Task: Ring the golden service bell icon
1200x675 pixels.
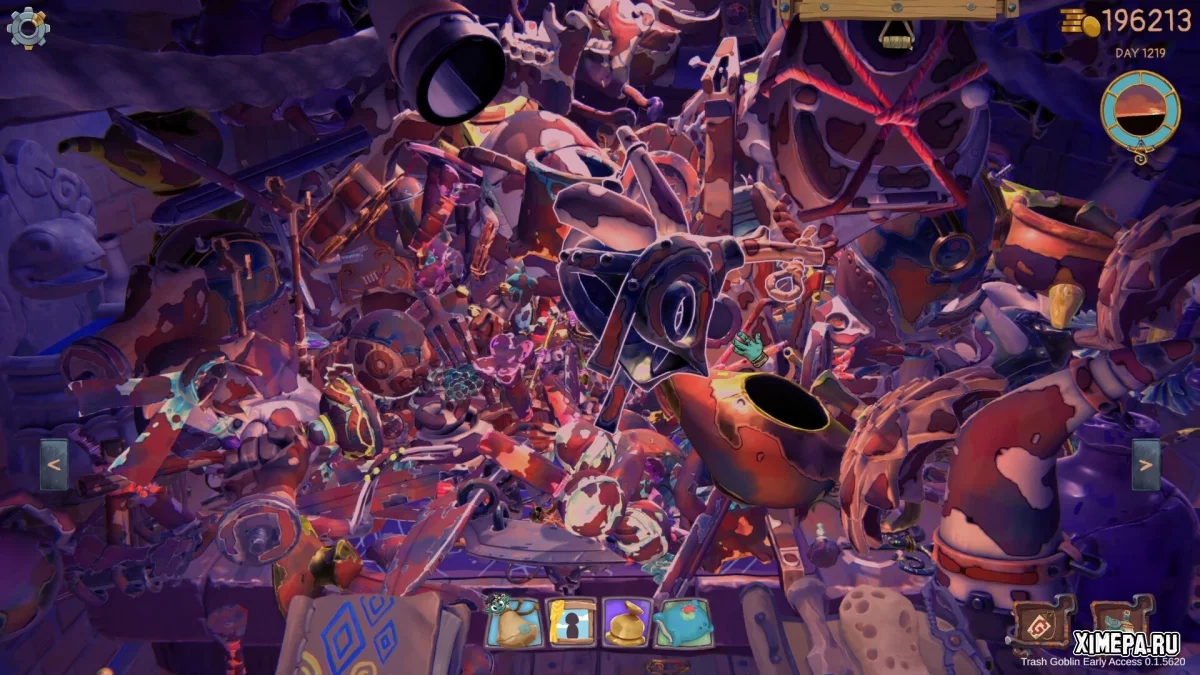Action: [x=627, y=623]
